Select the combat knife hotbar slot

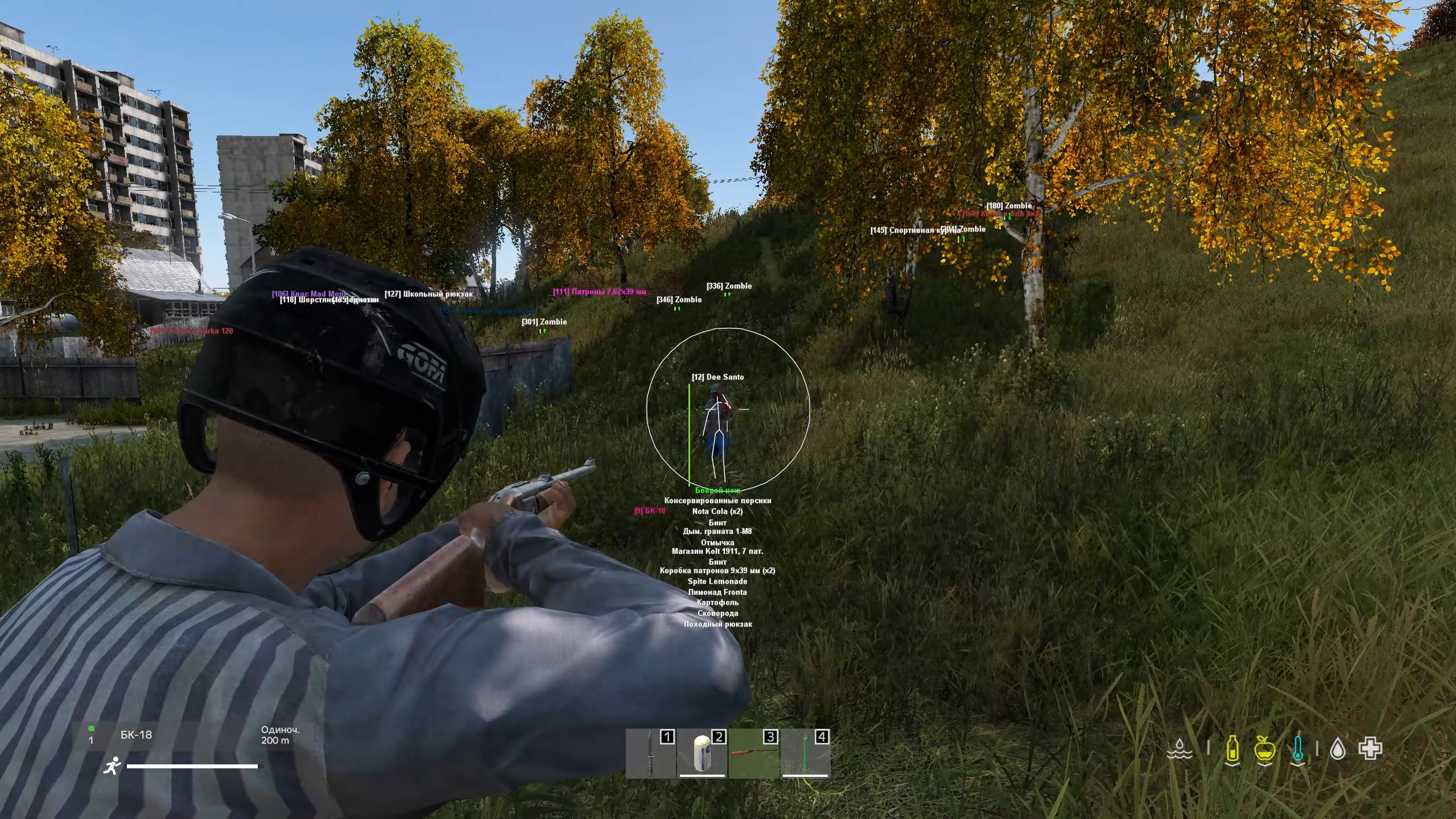pyautogui.click(x=650, y=754)
